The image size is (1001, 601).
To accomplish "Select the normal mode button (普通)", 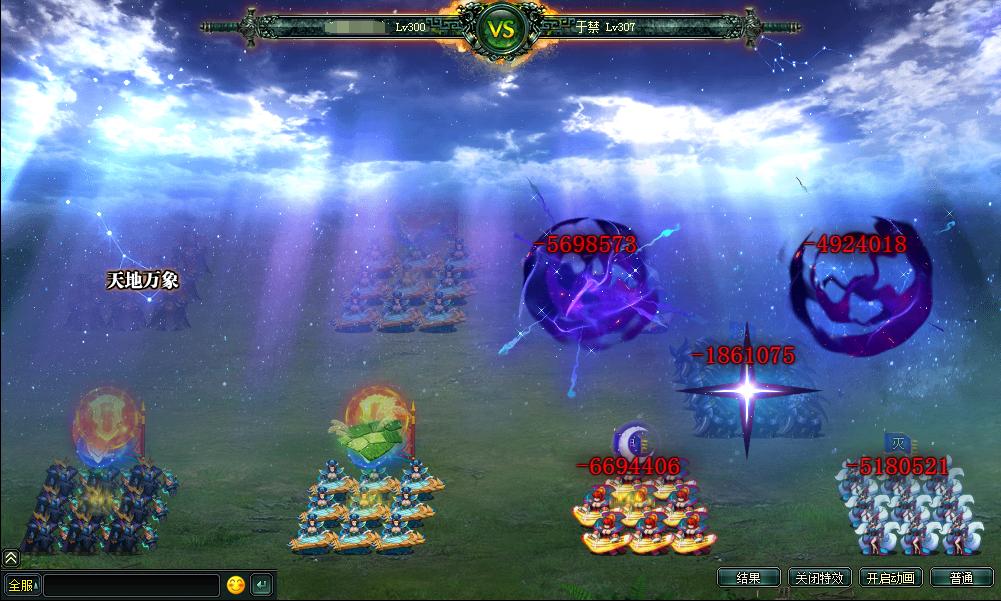I will pos(961,578).
